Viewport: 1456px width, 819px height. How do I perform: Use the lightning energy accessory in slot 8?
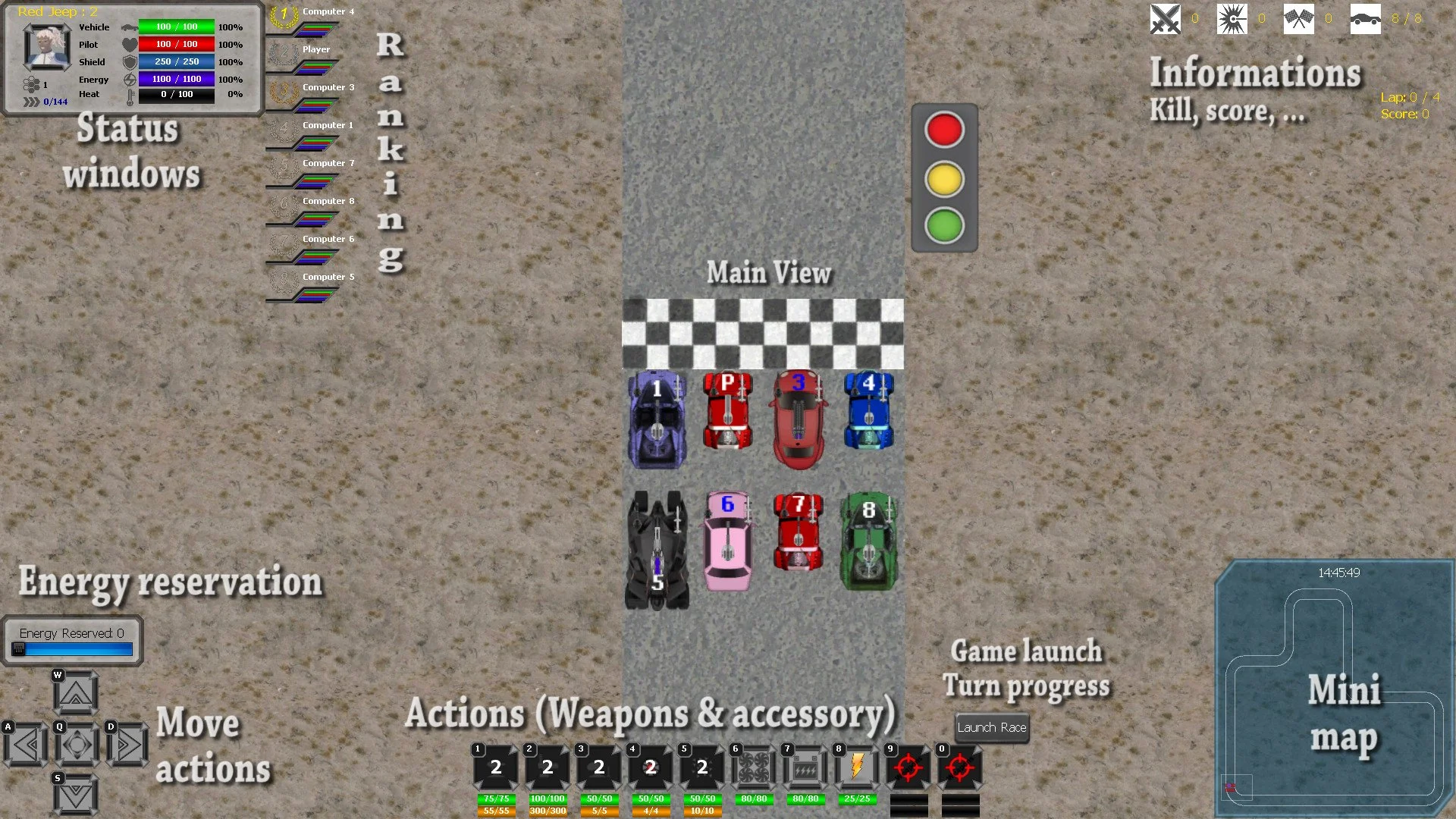[x=857, y=768]
